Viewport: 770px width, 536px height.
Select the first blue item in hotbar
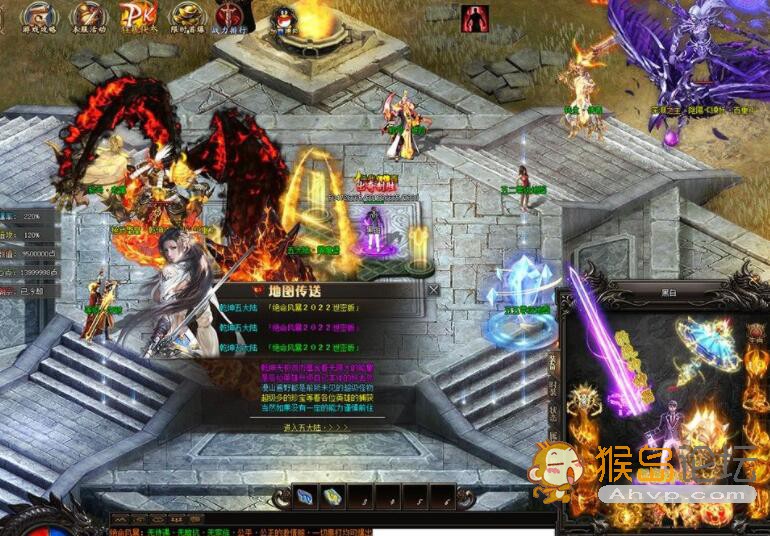(x=307, y=495)
